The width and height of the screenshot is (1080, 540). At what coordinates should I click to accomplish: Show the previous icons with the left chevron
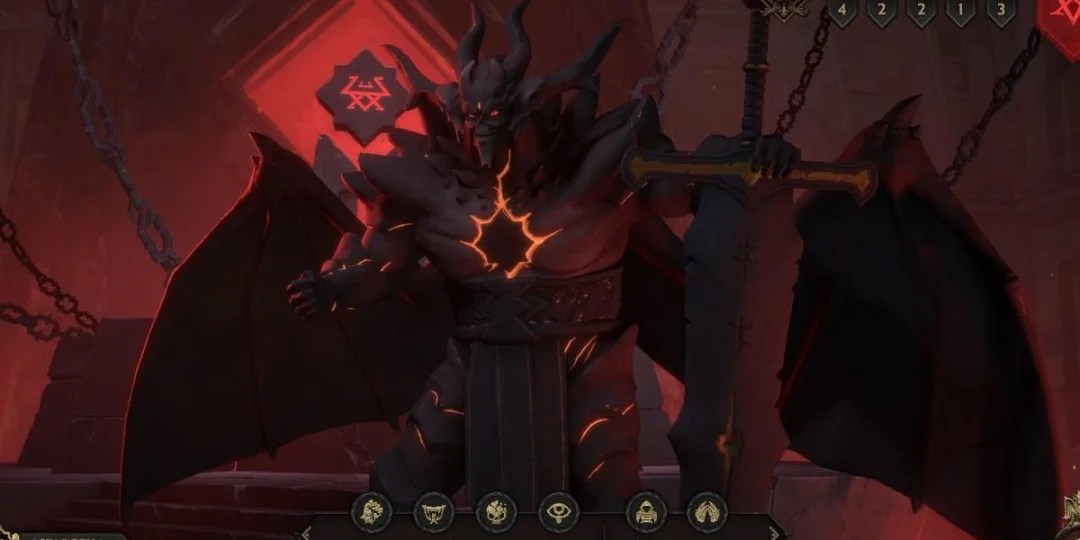[307, 530]
